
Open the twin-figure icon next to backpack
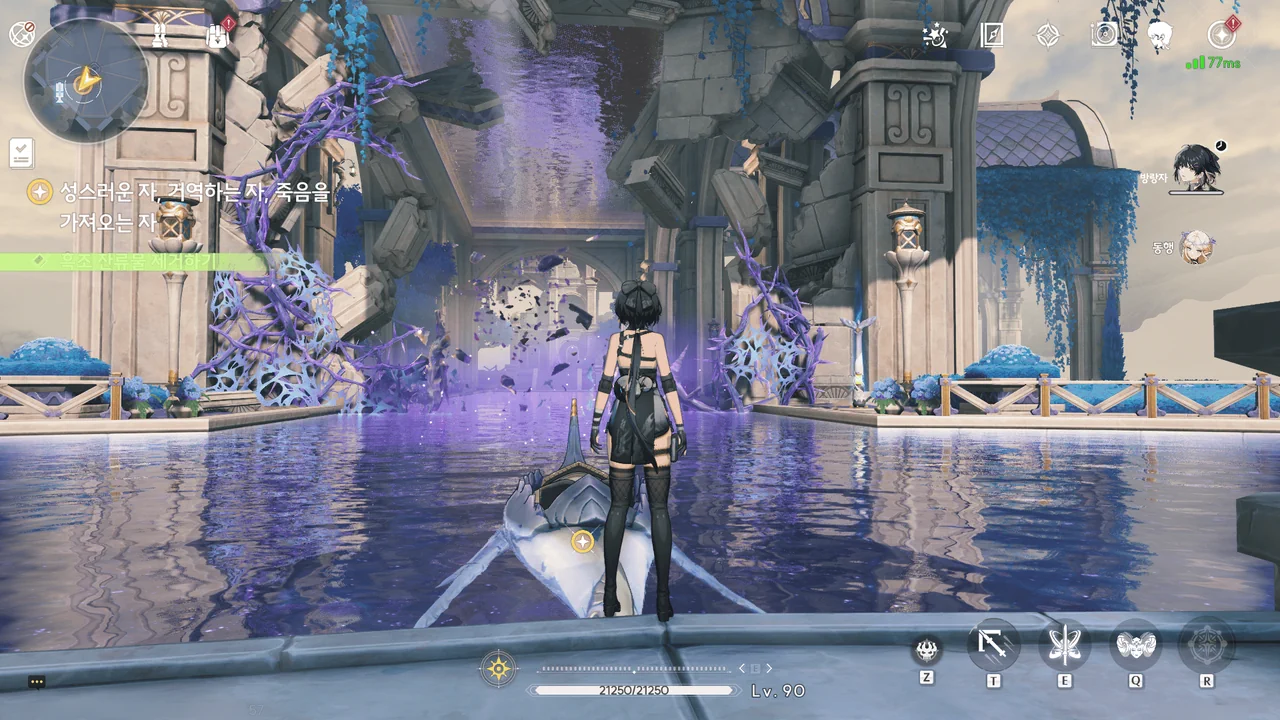(x=160, y=35)
